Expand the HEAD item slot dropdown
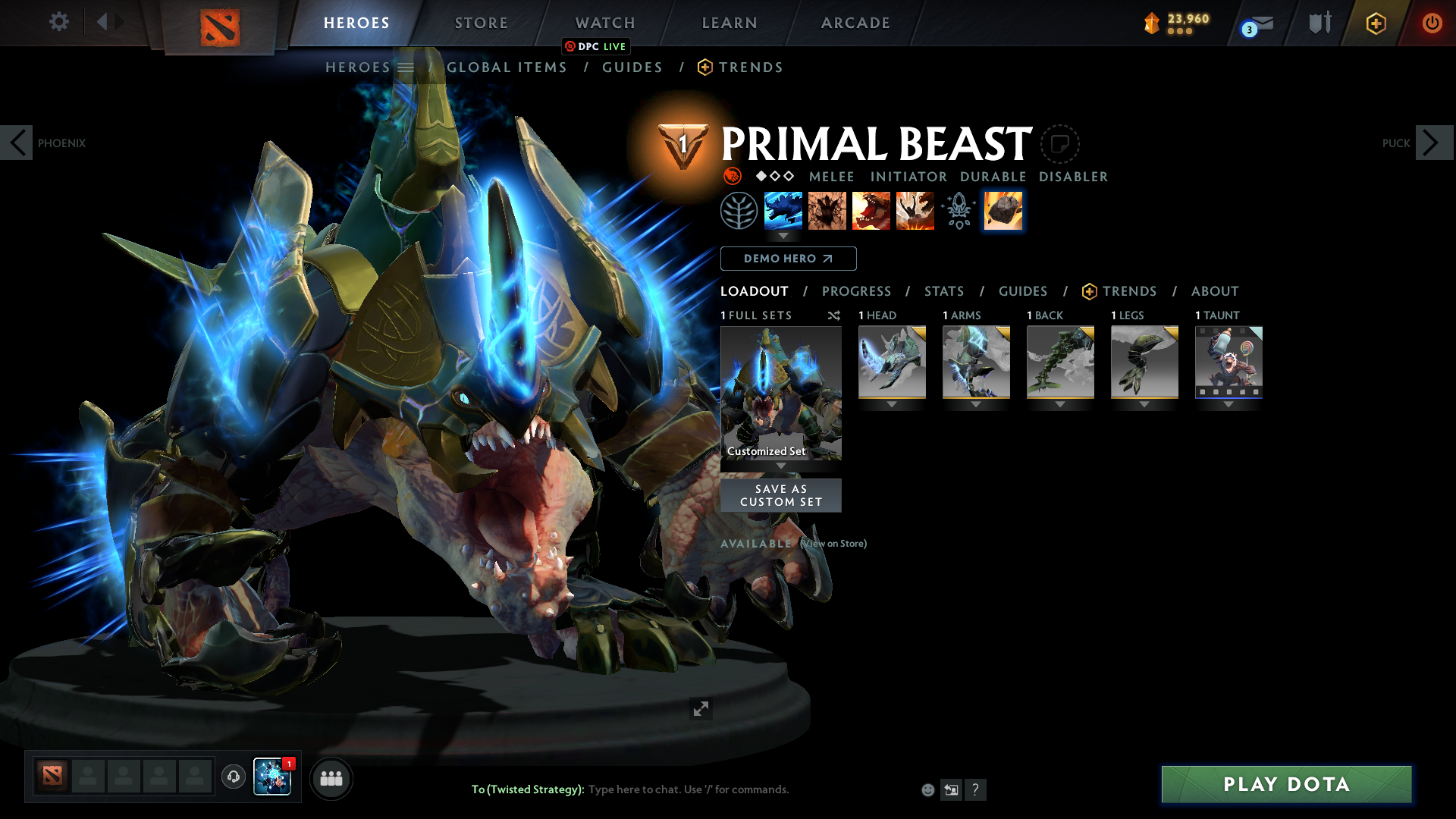Screen dimensions: 1456x819 tap(891, 404)
